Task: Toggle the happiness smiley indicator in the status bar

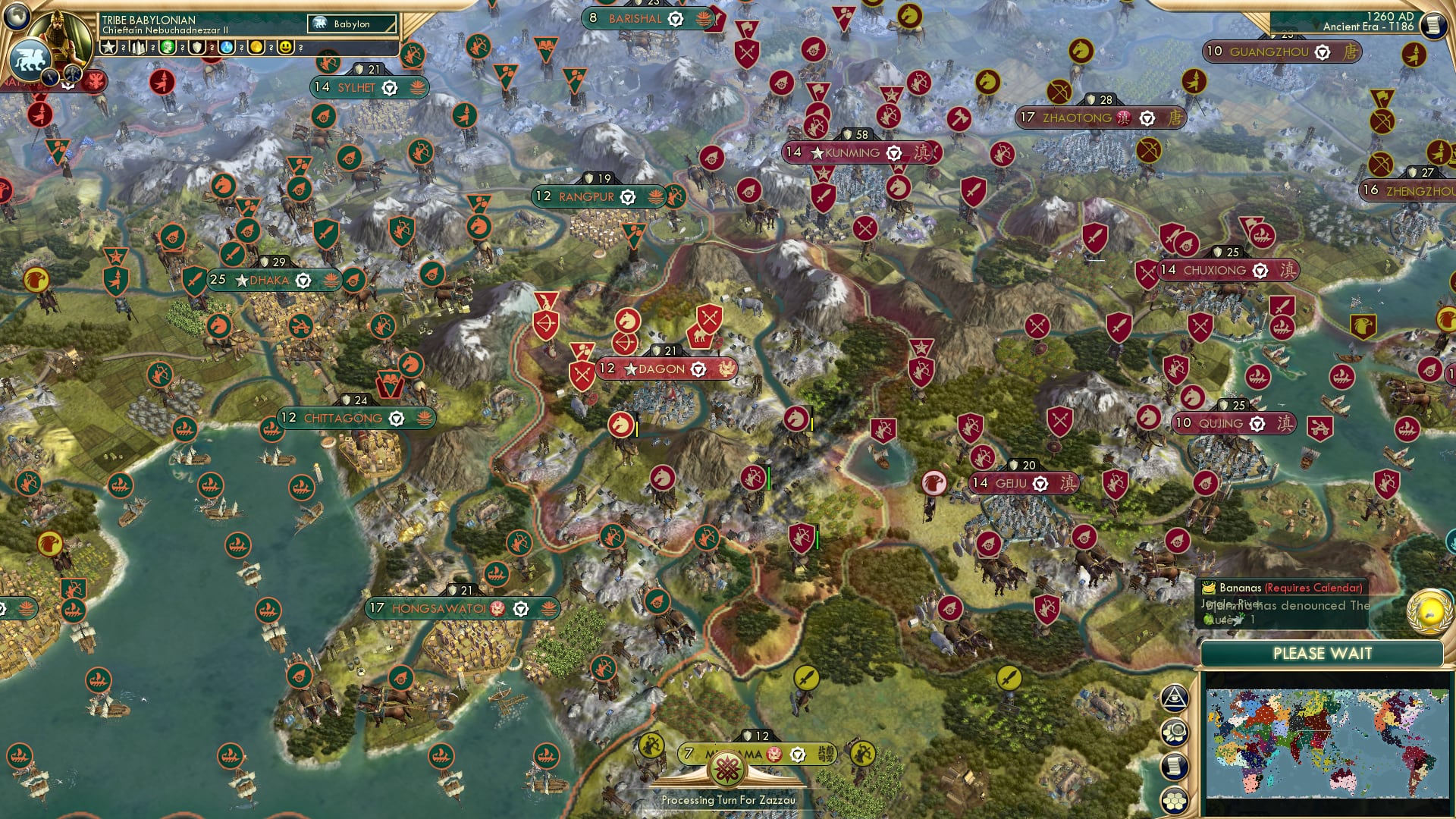Action: coord(285,49)
